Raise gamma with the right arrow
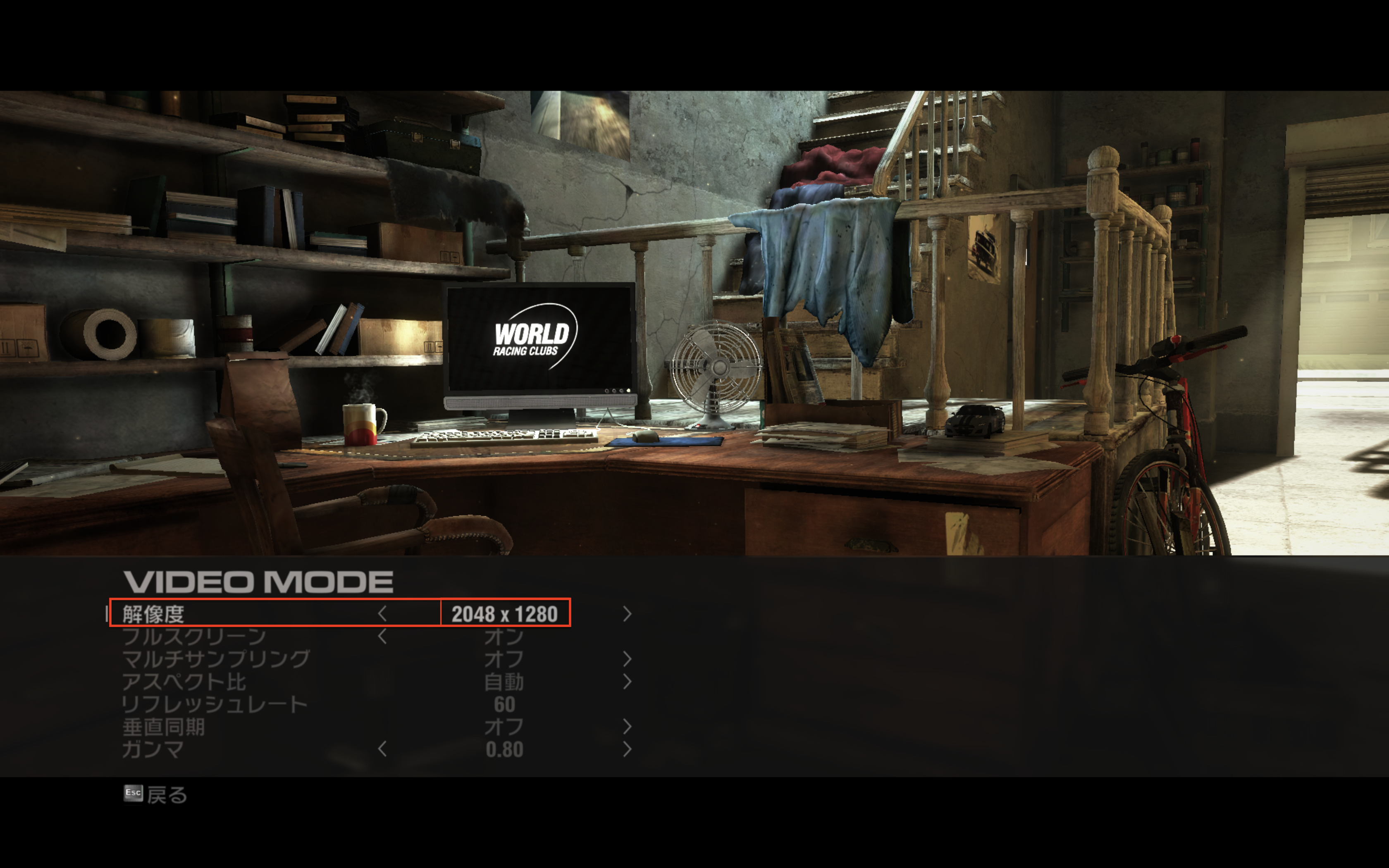The image size is (1389, 868). point(627,749)
